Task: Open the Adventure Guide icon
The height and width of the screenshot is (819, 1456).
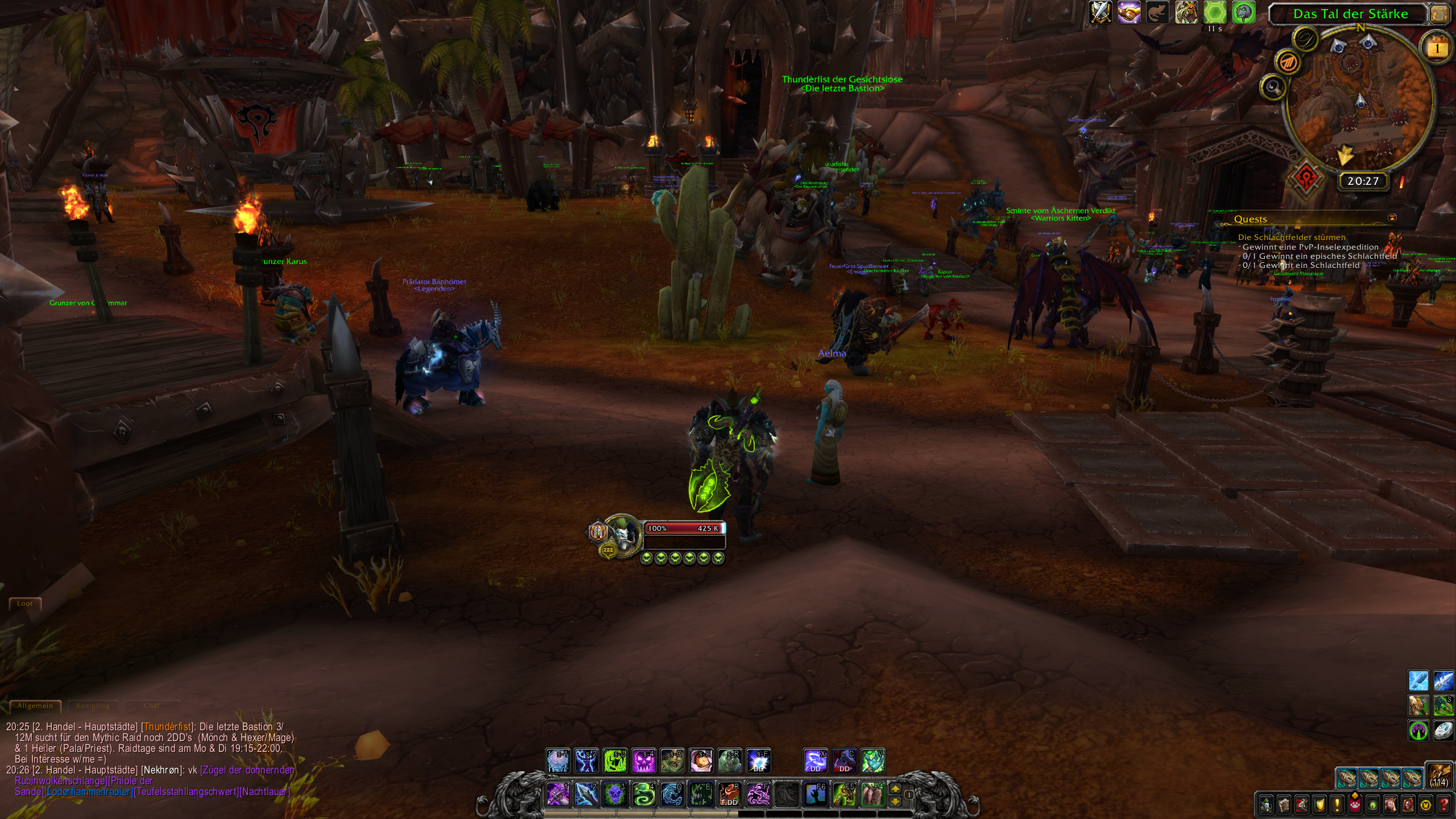Action: pos(1408,804)
